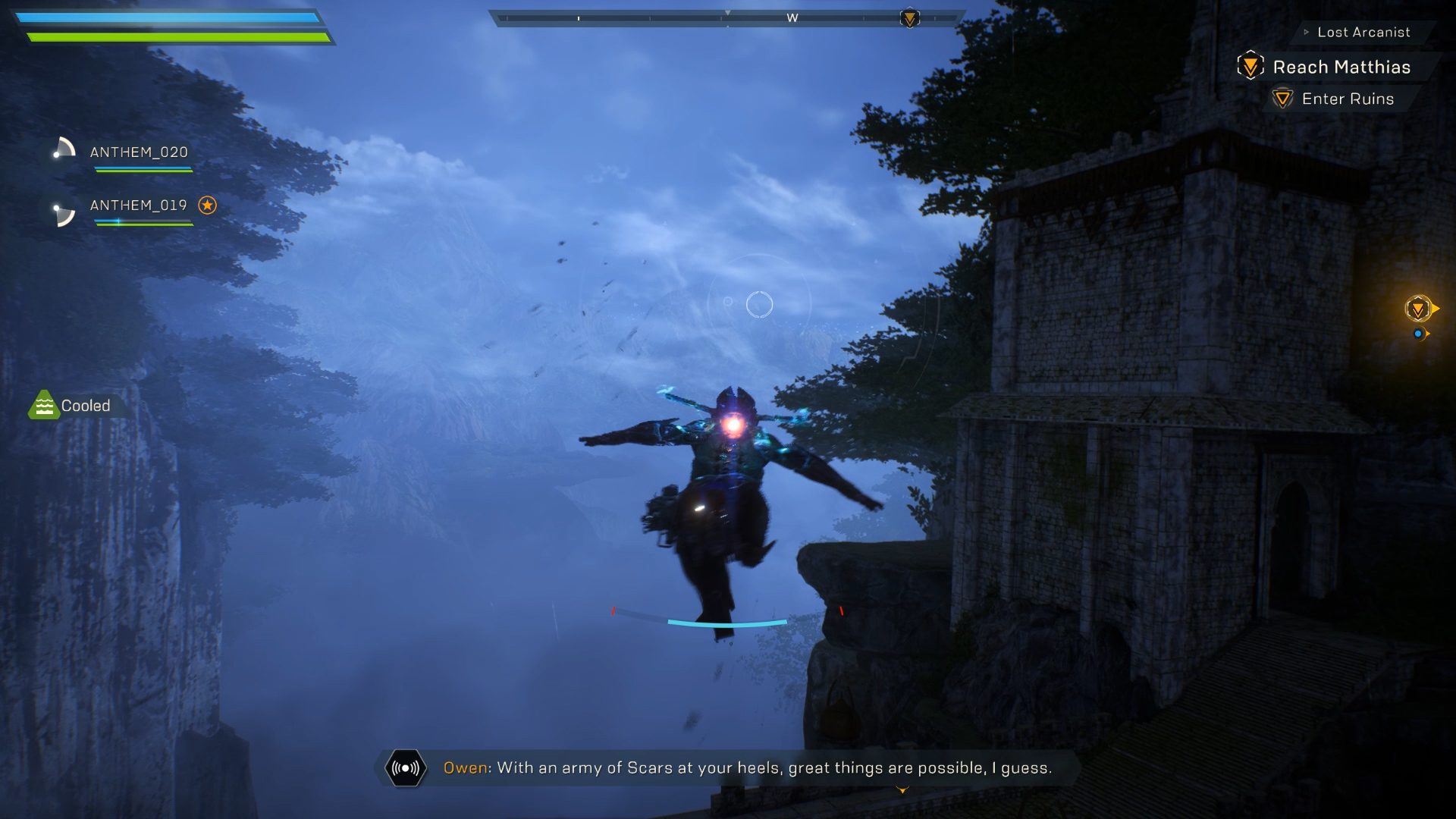Select the waypoint marker on the right screen edge
This screenshot has height=819, width=1456.
[1418, 308]
